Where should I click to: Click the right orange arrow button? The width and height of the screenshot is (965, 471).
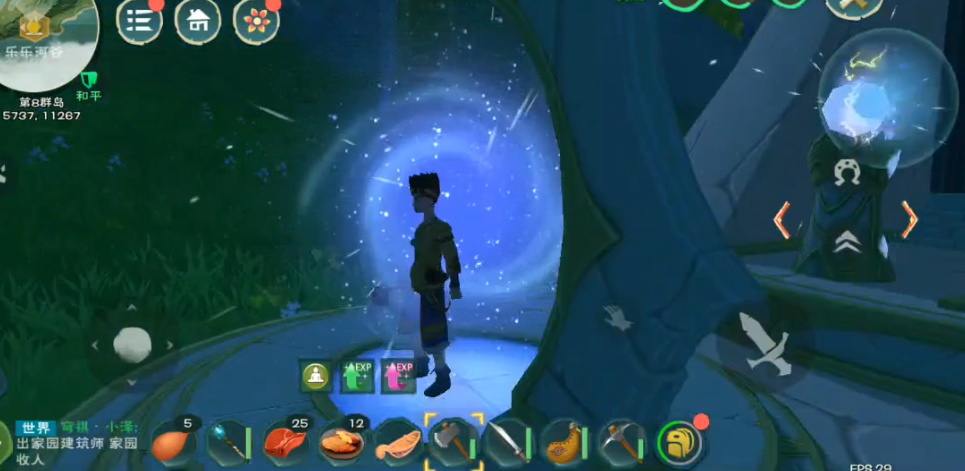point(908,219)
